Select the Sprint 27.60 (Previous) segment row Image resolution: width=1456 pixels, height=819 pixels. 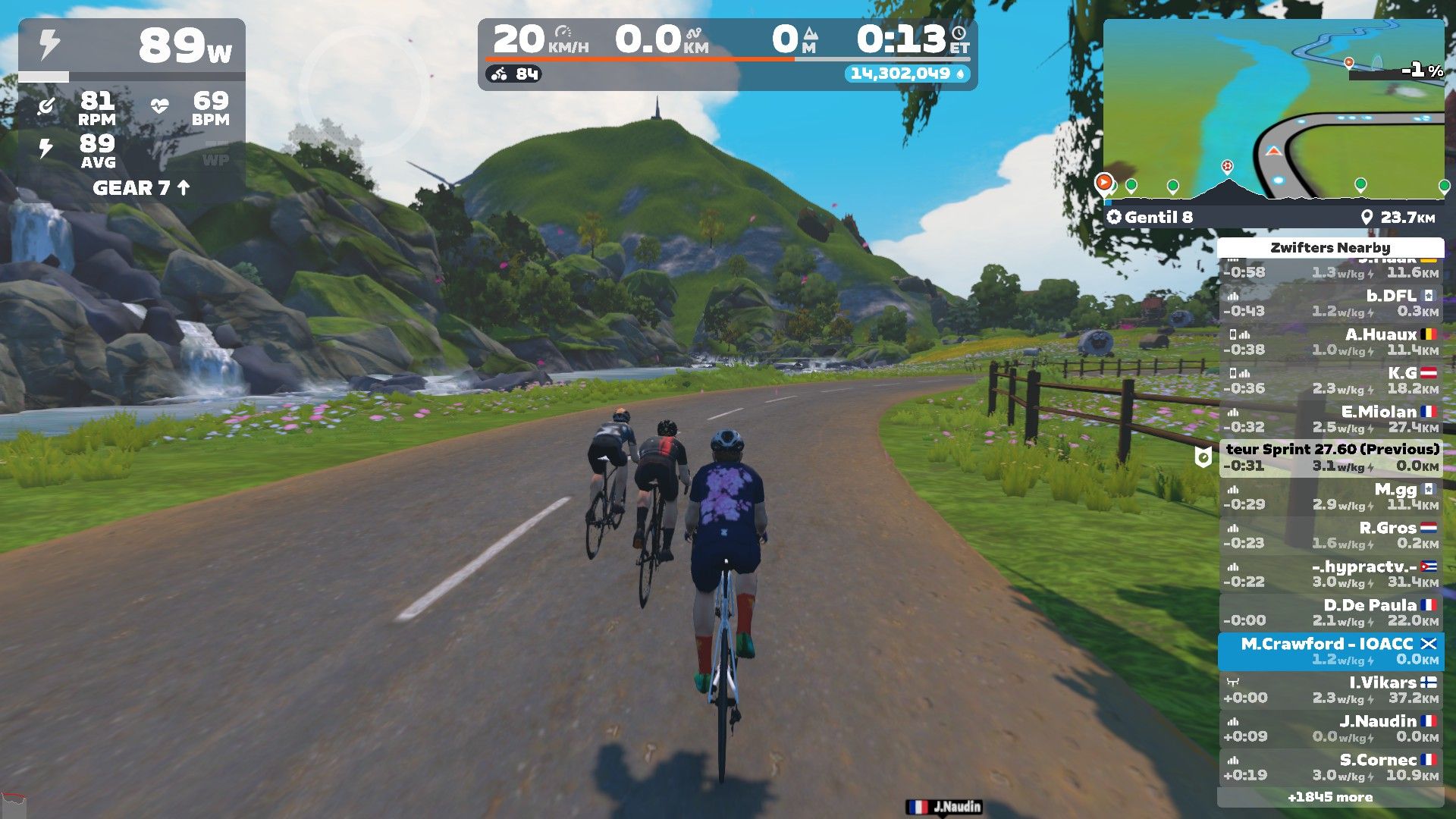(x=1331, y=457)
